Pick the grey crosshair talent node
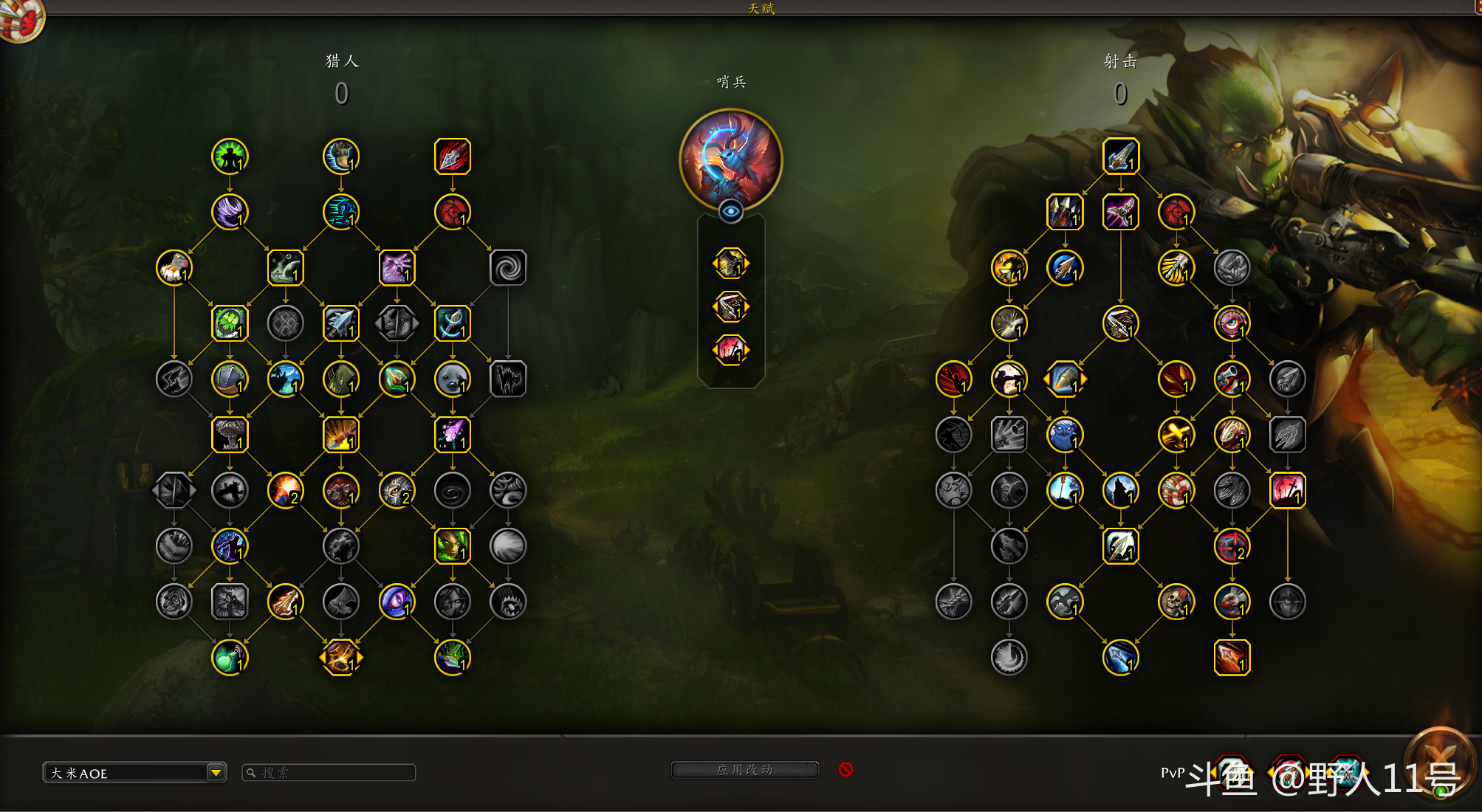This screenshot has height=812, width=1482. point(1288,602)
